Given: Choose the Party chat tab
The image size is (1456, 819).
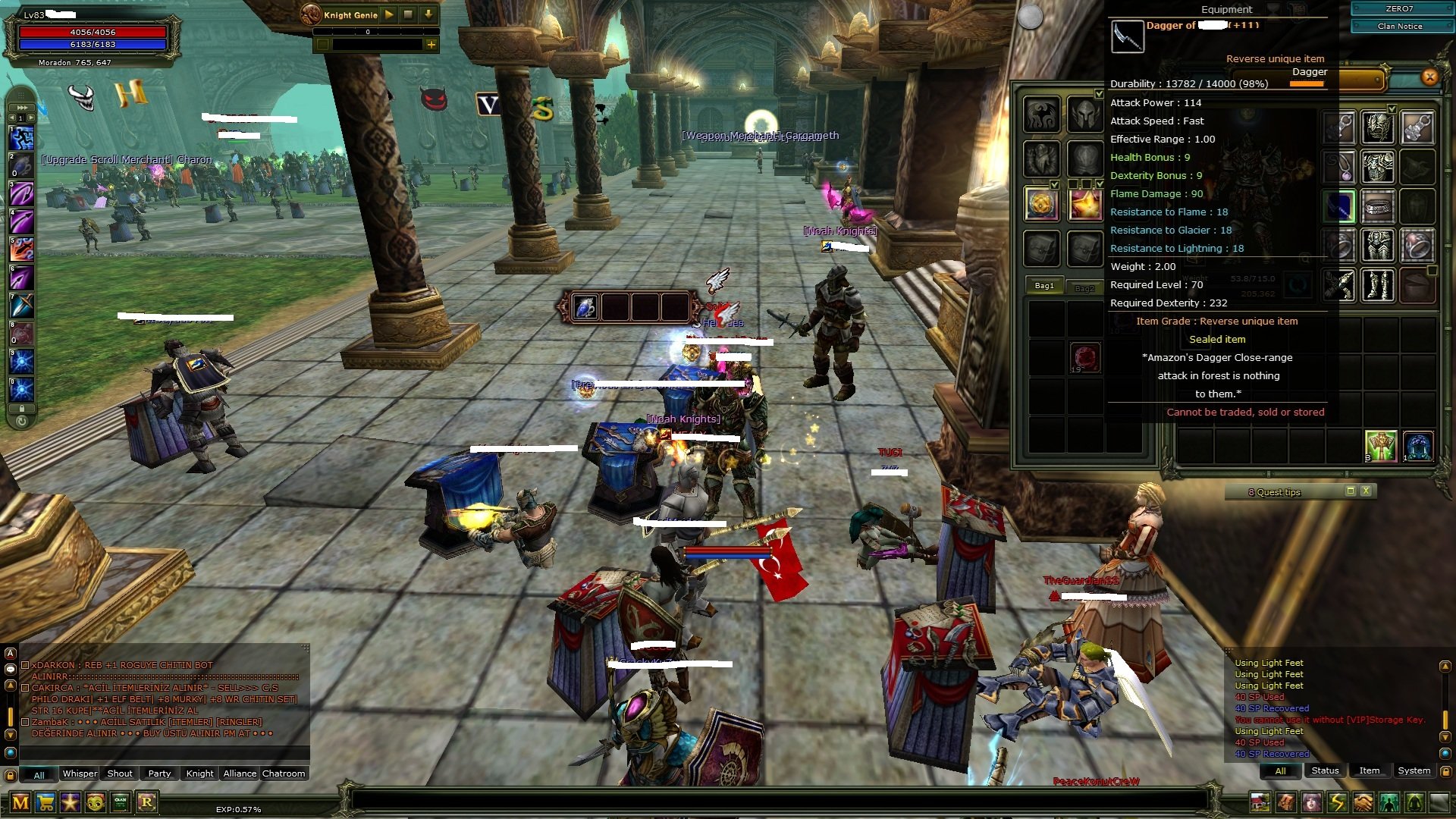Looking at the screenshot, I should (x=159, y=773).
